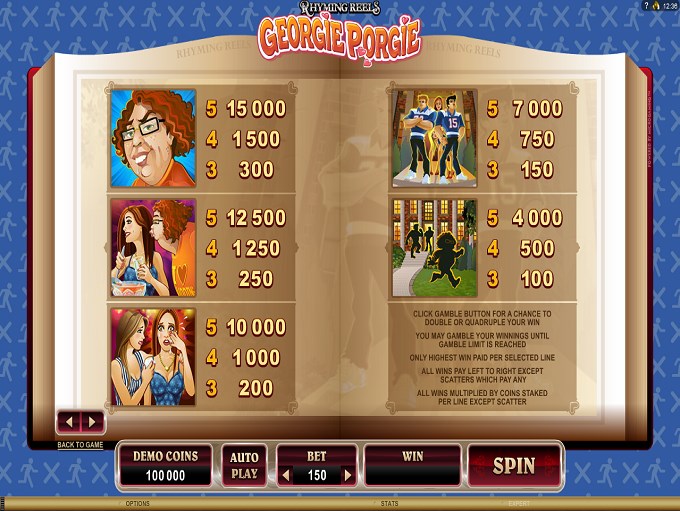This screenshot has height=511, width=680.
Task: Spin the reels with the SPIN button
Action: [x=514, y=466]
